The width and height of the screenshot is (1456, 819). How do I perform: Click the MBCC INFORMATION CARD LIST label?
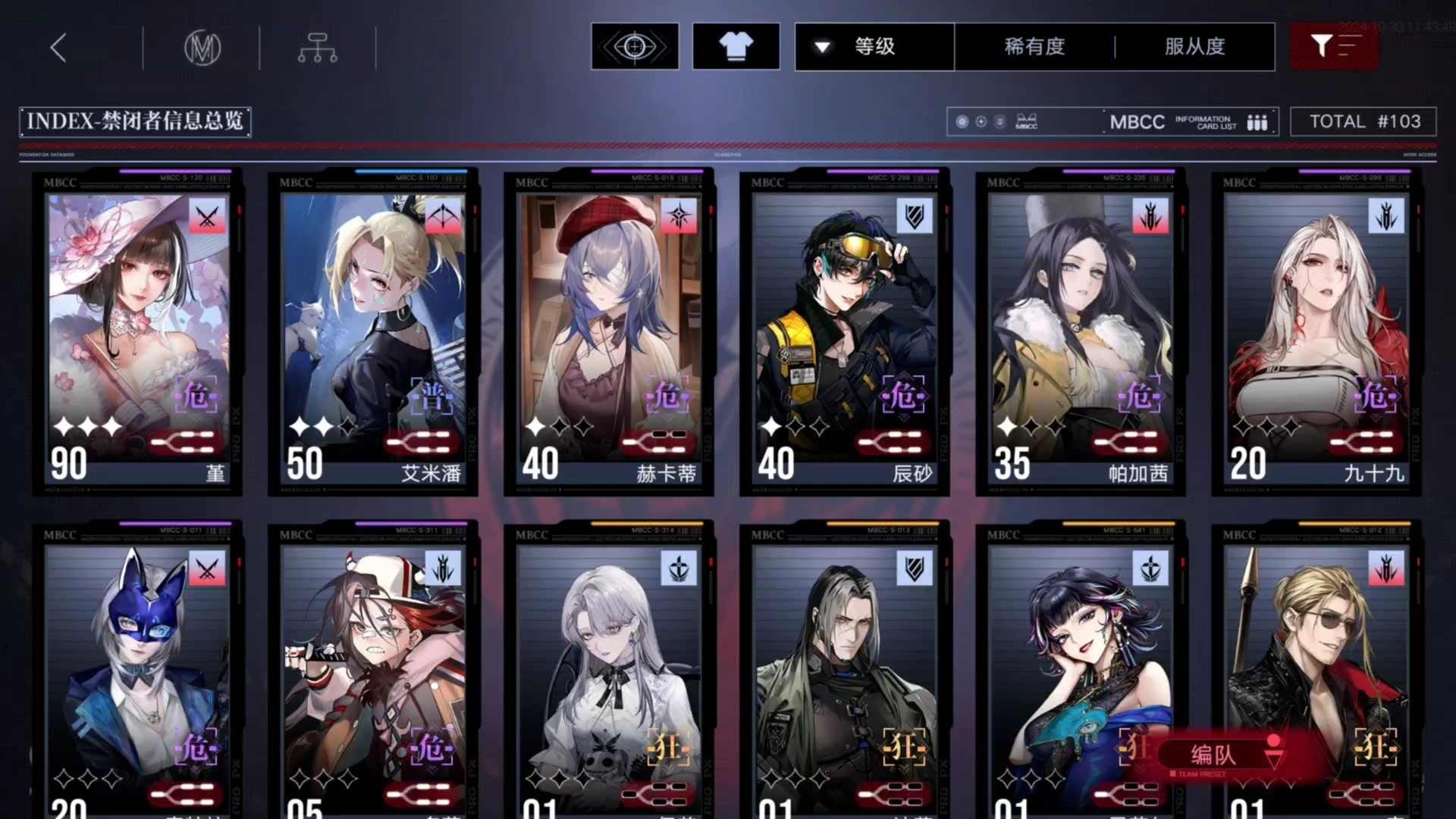click(x=1172, y=121)
